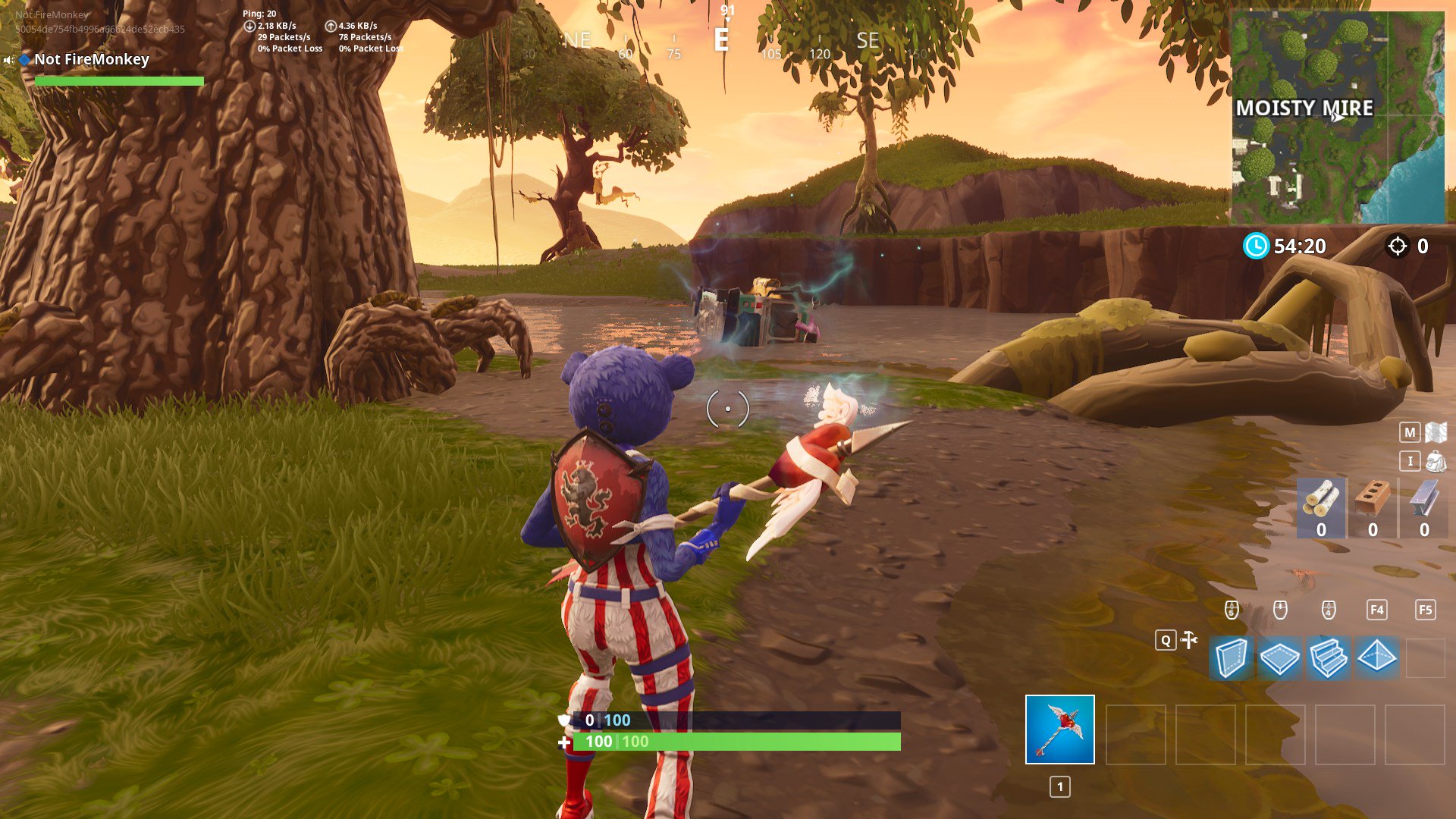Choose the wall building piece
This screenshot has width=1456, height=819.
tap(1230, 657)
